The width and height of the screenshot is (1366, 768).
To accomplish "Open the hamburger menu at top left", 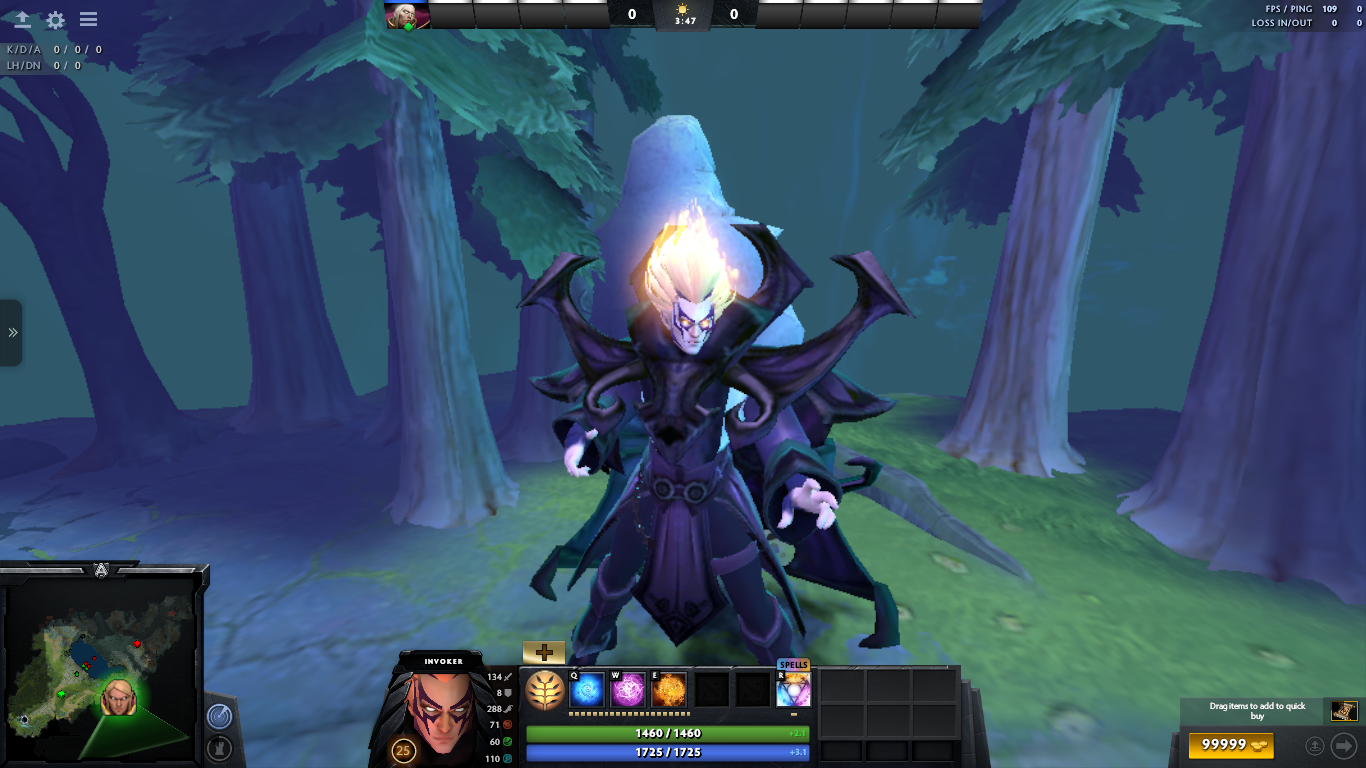I will [x=88, y=19].
